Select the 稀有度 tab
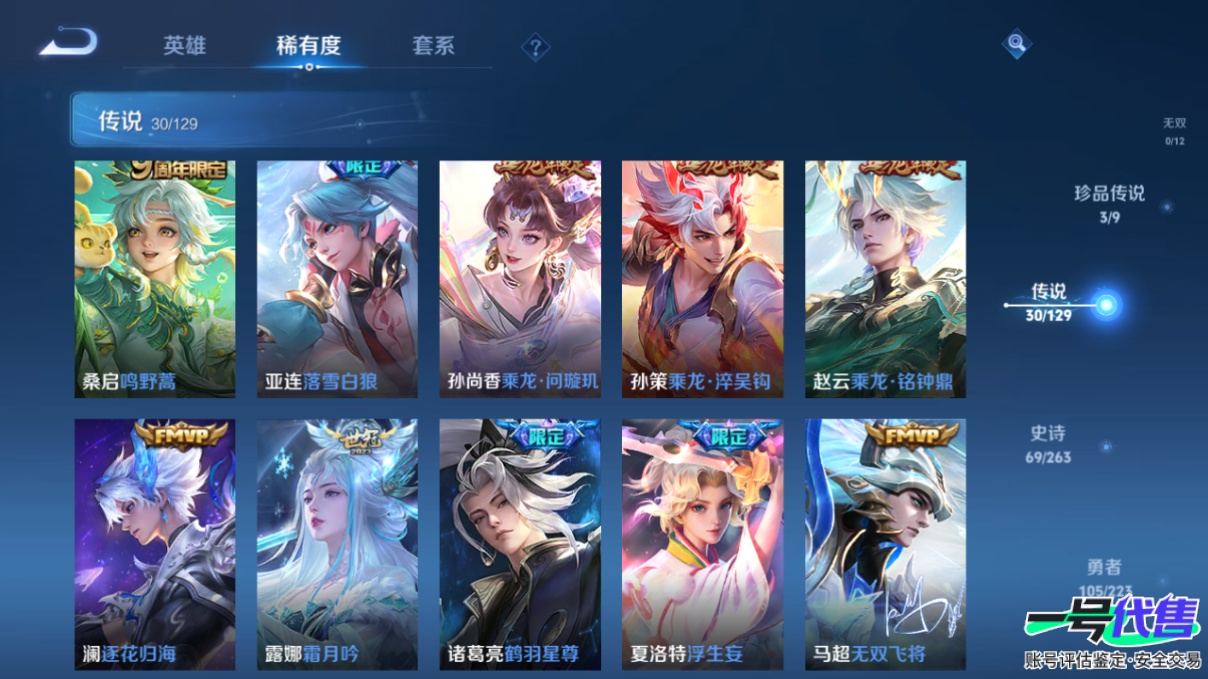 click(x=309, y=46)
